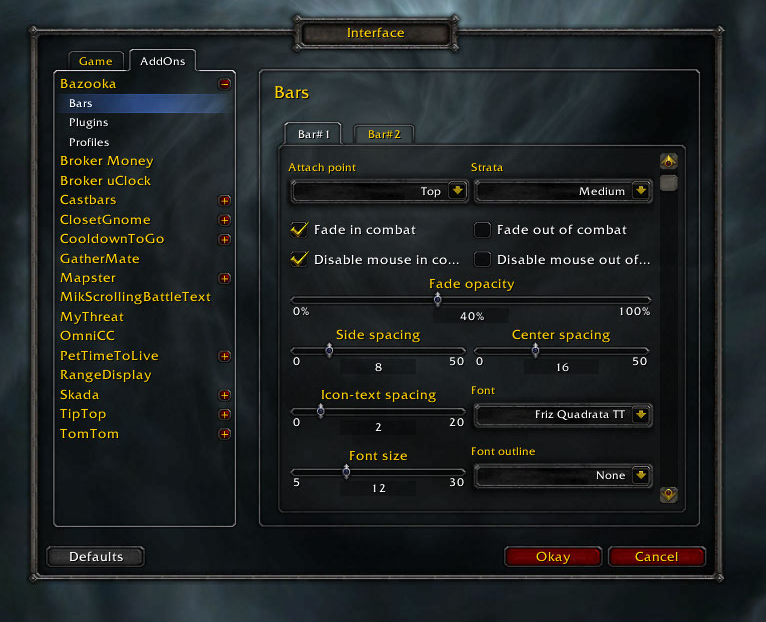This screenshot has height=622, width=766.
Task: Expand the Castbars addon options
Action: (x=225, y=201)
